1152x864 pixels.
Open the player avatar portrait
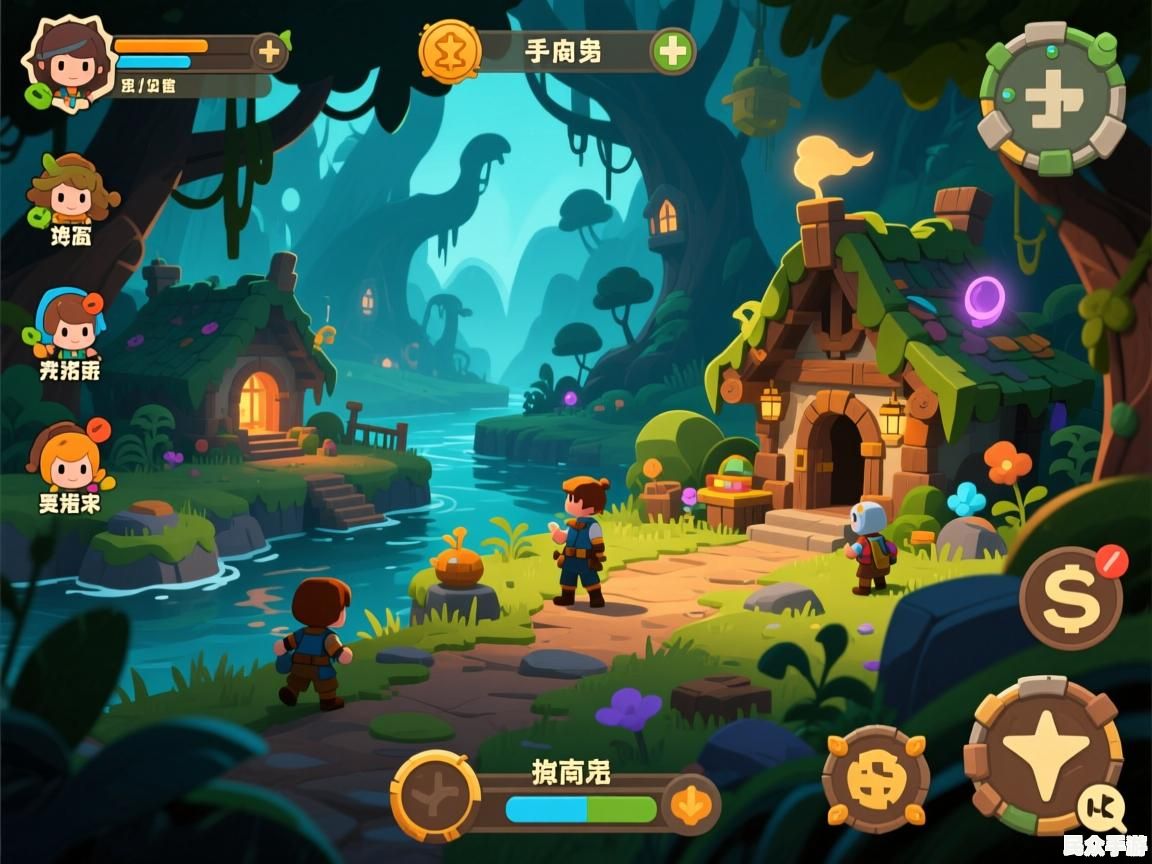66,61
